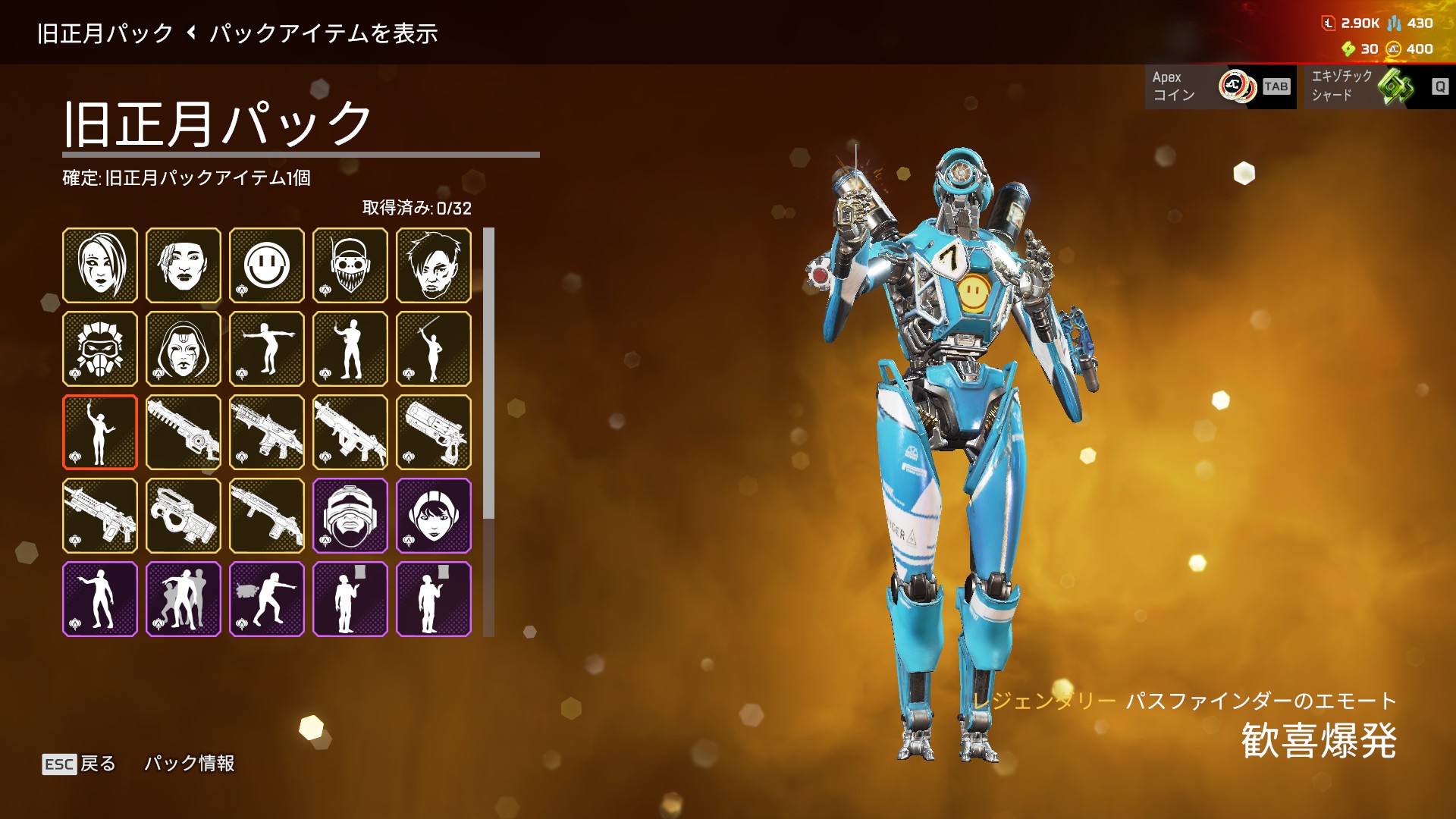Choose the emote raising a staff
Image resolution: width=1456 pixels, height=819 pixels.
pos(433,349)
